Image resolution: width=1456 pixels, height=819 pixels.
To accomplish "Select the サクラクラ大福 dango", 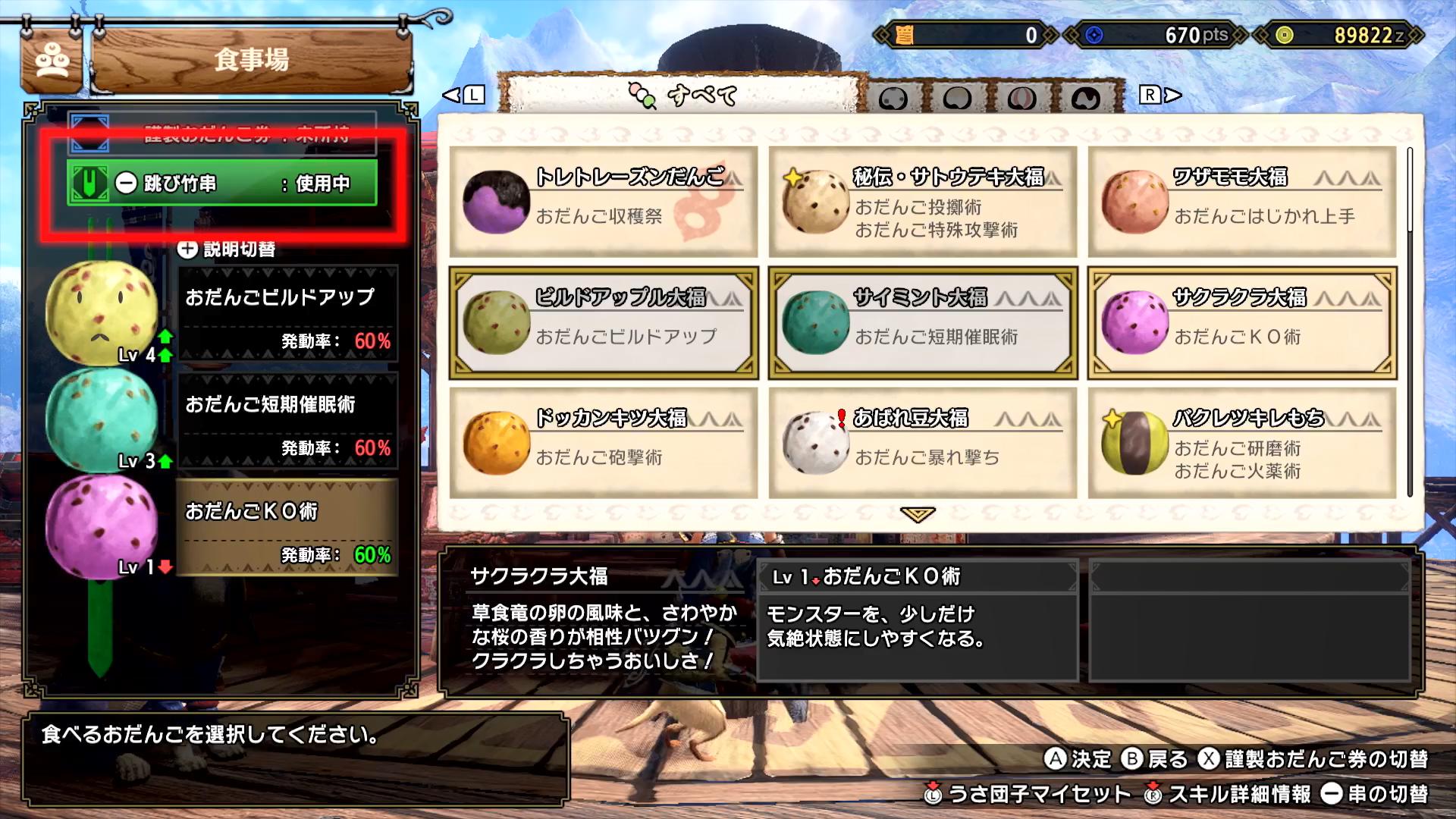I will 1241,322.
